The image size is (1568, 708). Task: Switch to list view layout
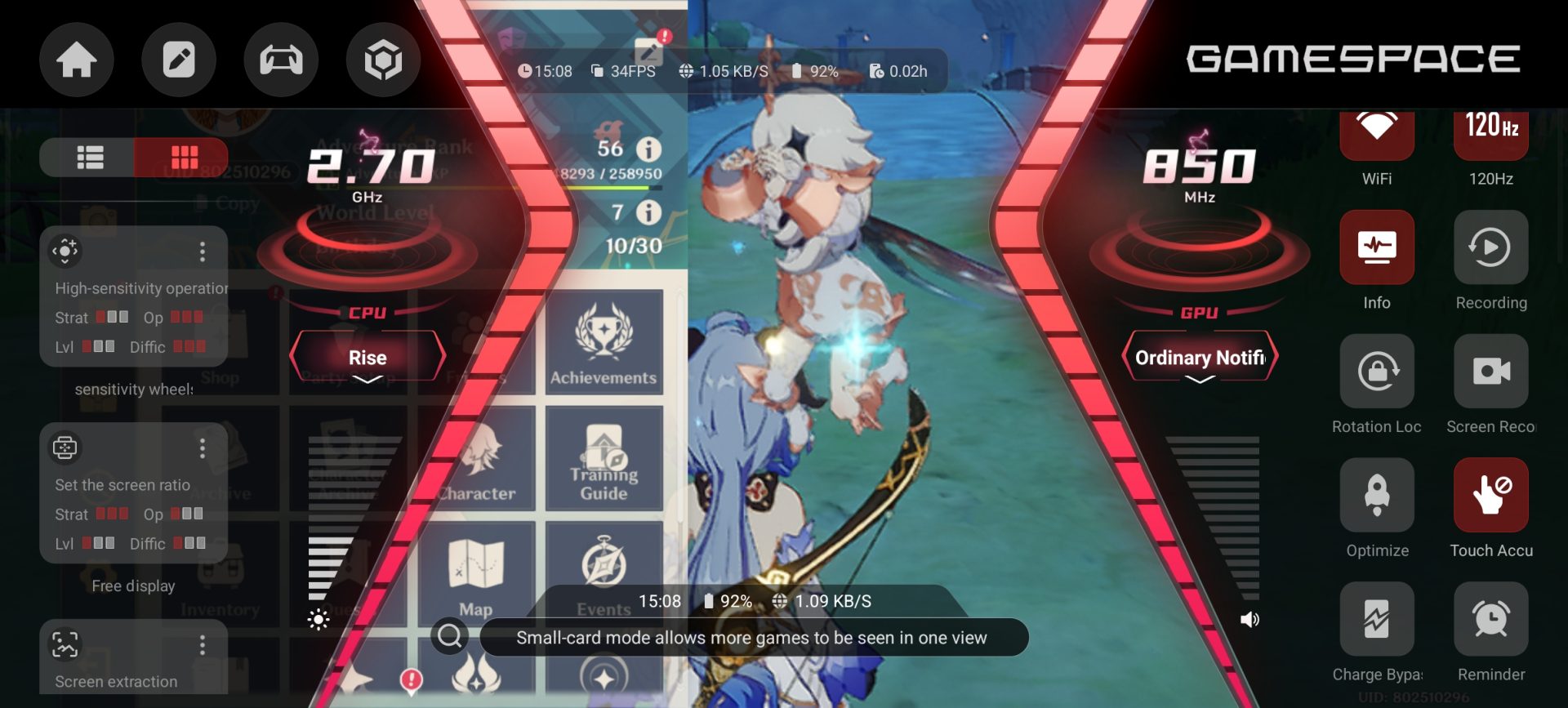[89, 157]
